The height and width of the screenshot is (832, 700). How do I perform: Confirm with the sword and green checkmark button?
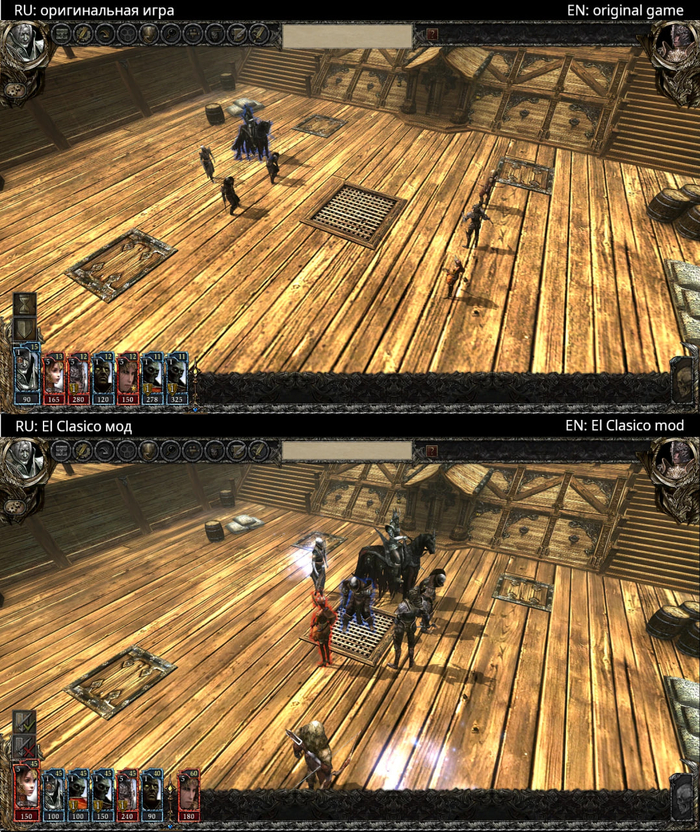point(24,721)
